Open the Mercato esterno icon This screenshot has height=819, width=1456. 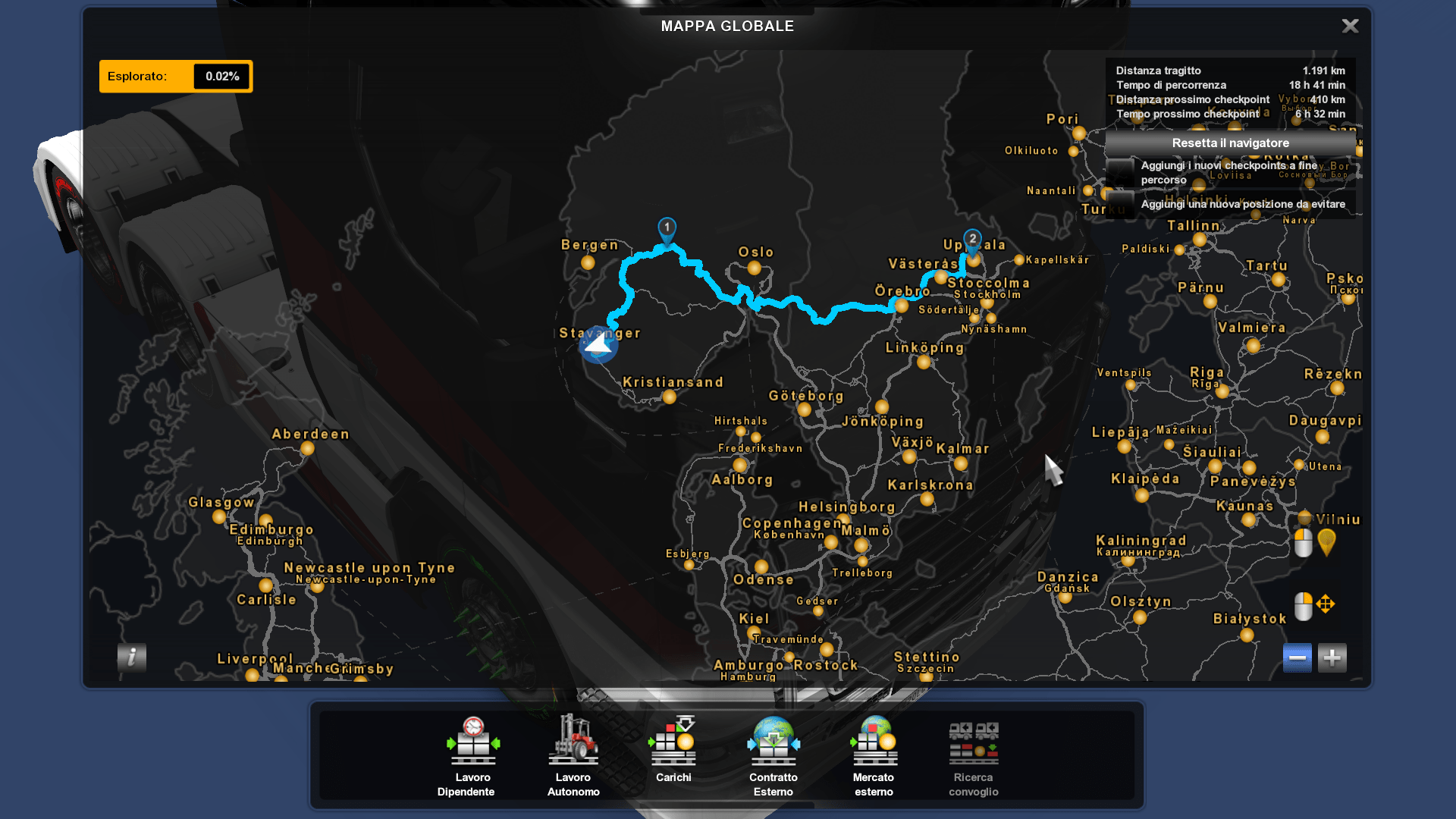point(873,743)
